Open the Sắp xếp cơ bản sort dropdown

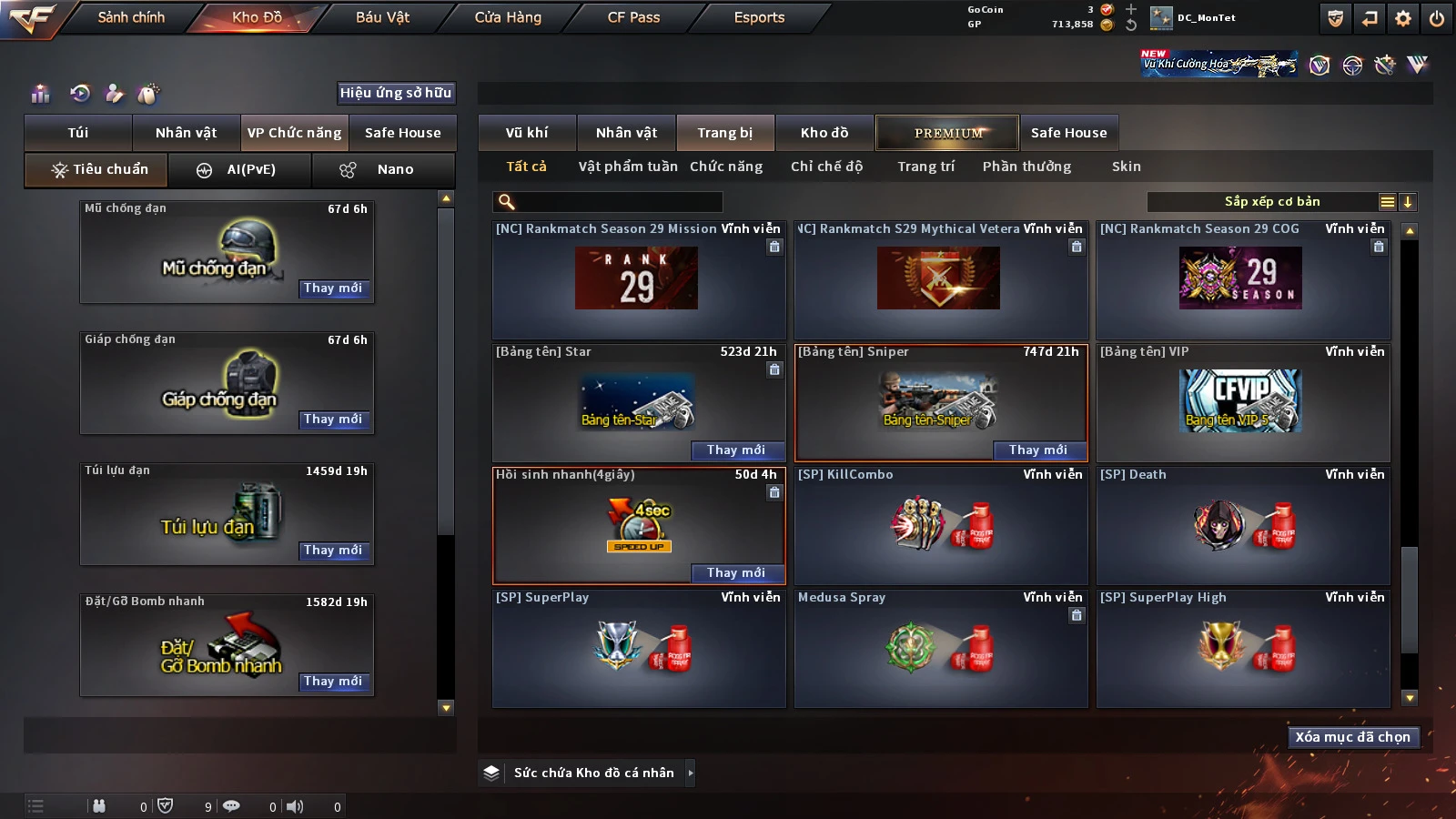click(x=1271, y=202)
